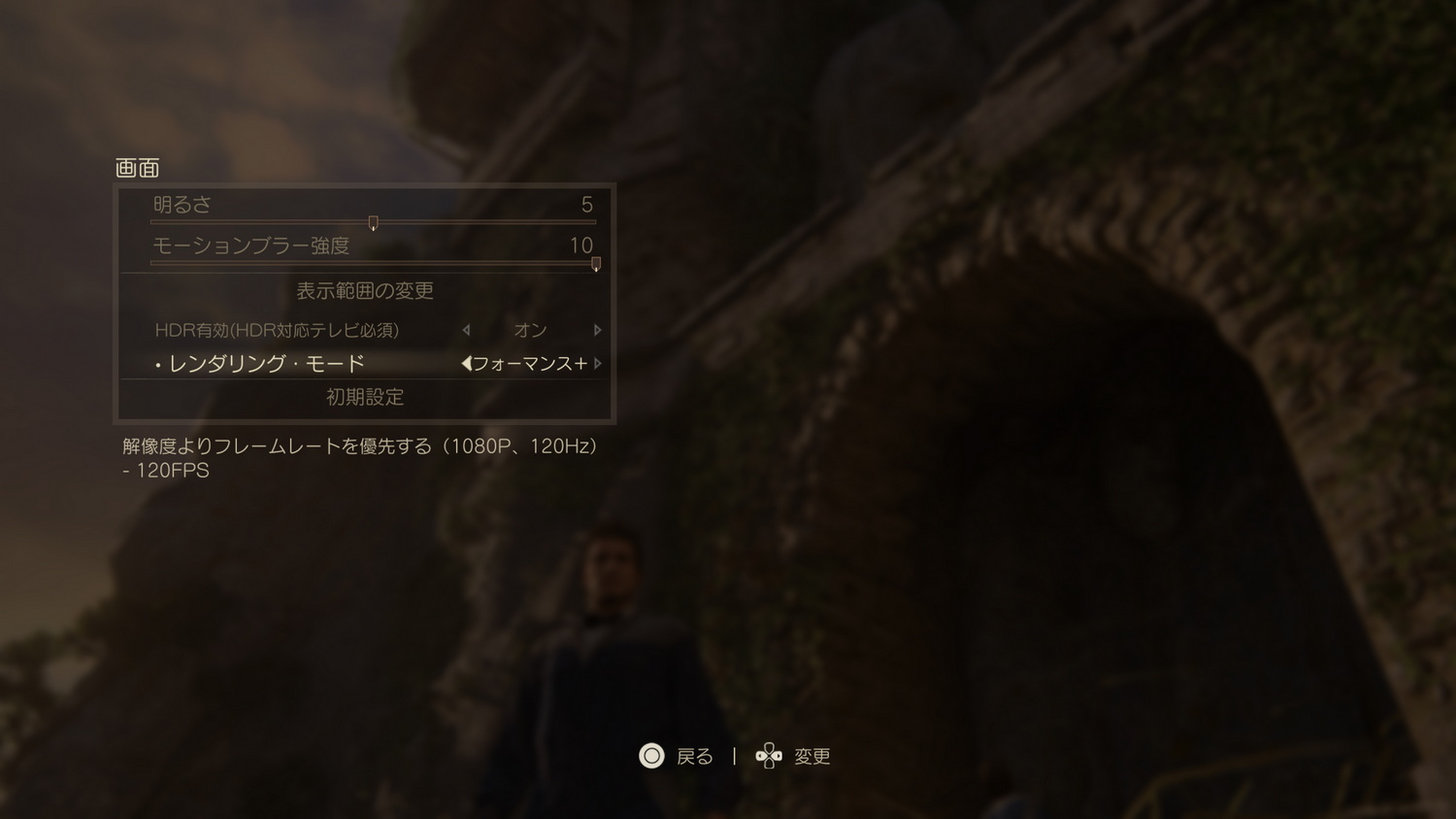Click the d-pad icon next to 変更
This screenshot has height=819, width=1456.
[769, 757]
